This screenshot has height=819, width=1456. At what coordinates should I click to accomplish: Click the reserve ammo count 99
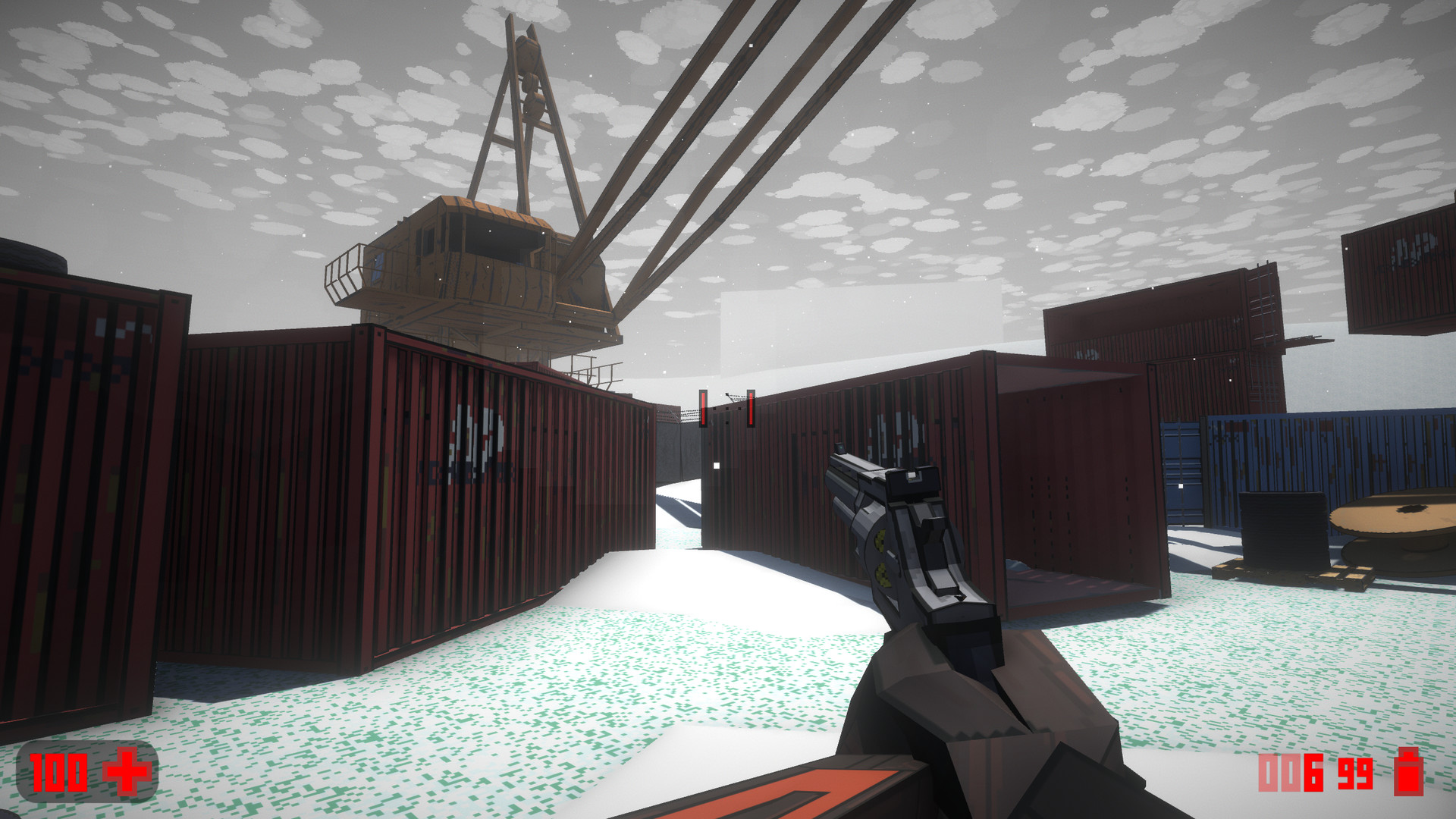1354,773
